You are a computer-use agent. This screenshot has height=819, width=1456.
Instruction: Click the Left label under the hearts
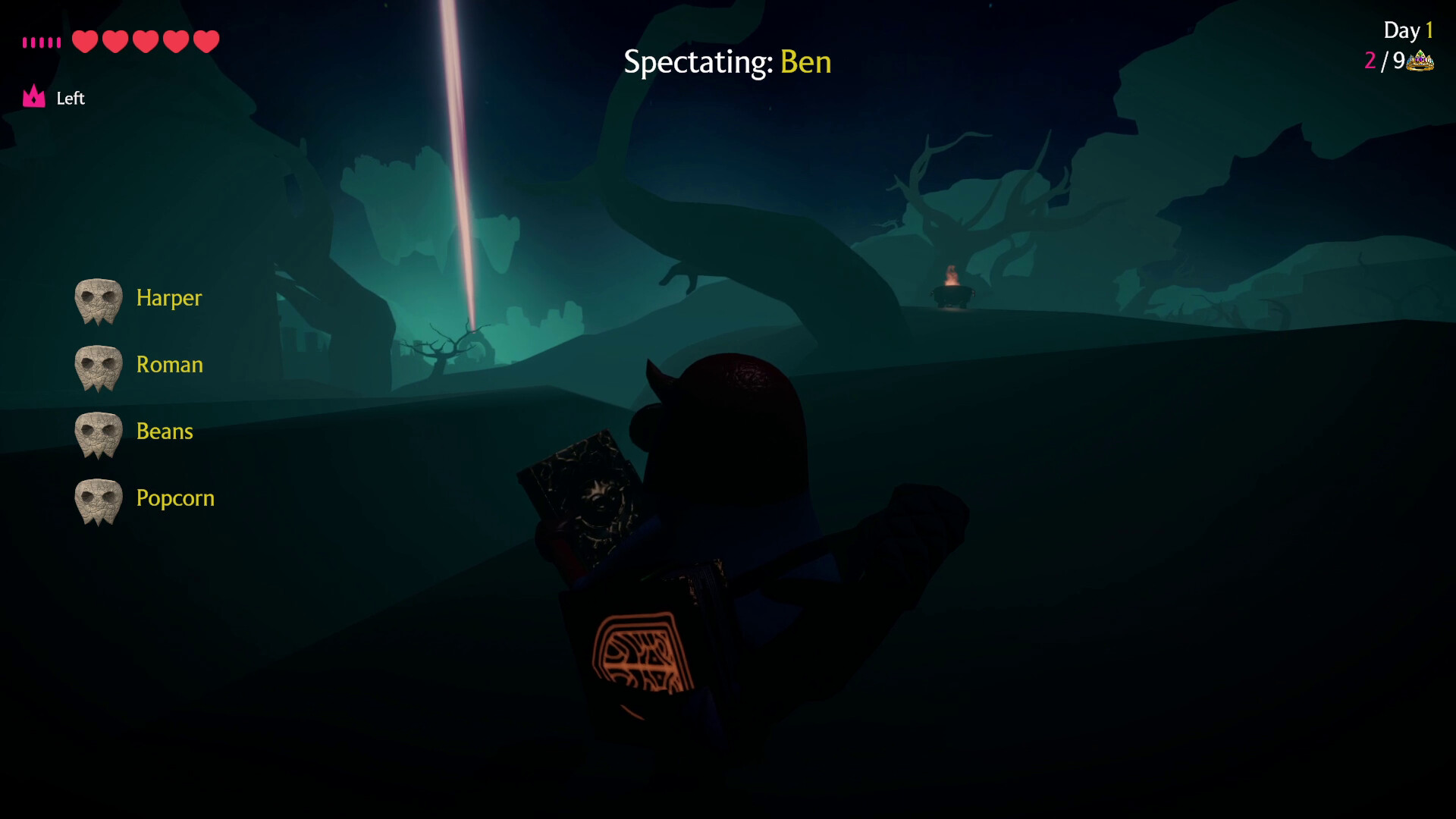click(71, 98)
